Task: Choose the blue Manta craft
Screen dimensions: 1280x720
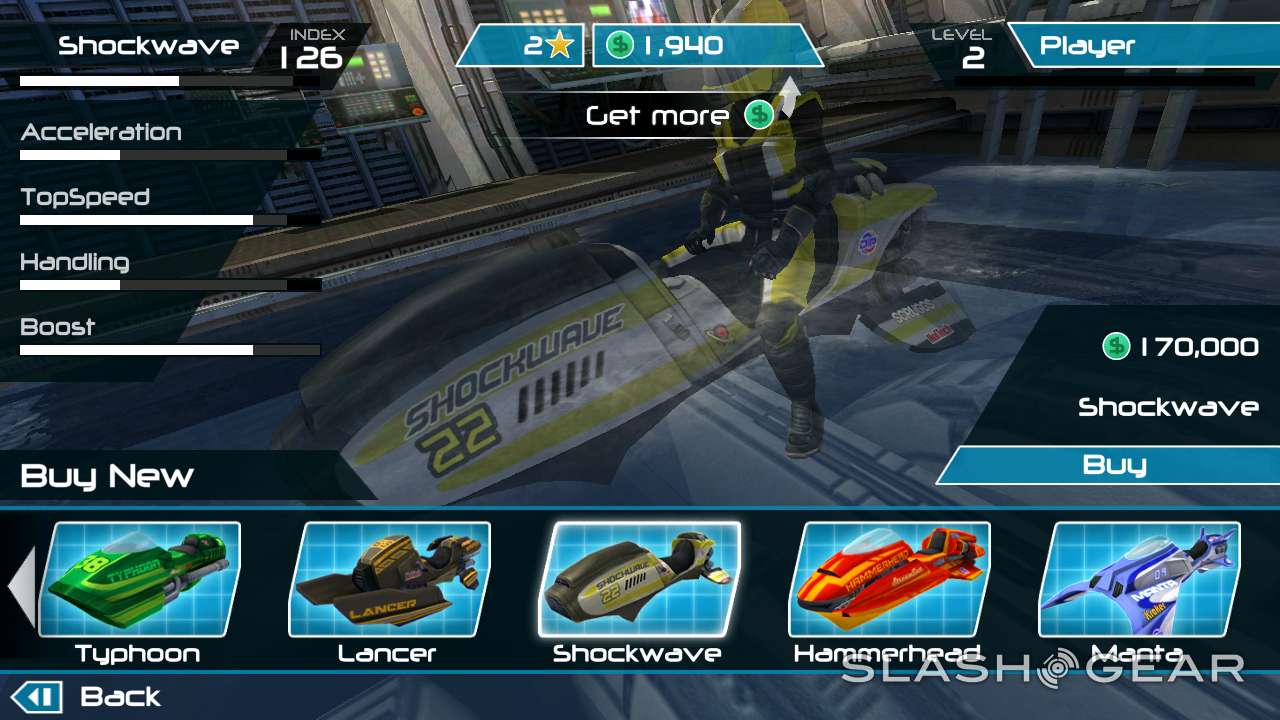Action: coord(1139,580)
